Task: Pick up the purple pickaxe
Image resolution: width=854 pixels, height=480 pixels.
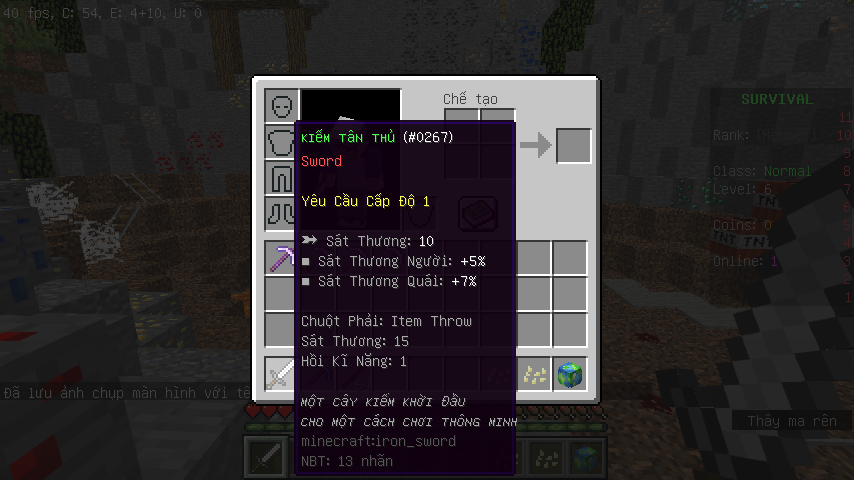Action: click(x=282, y=259)
